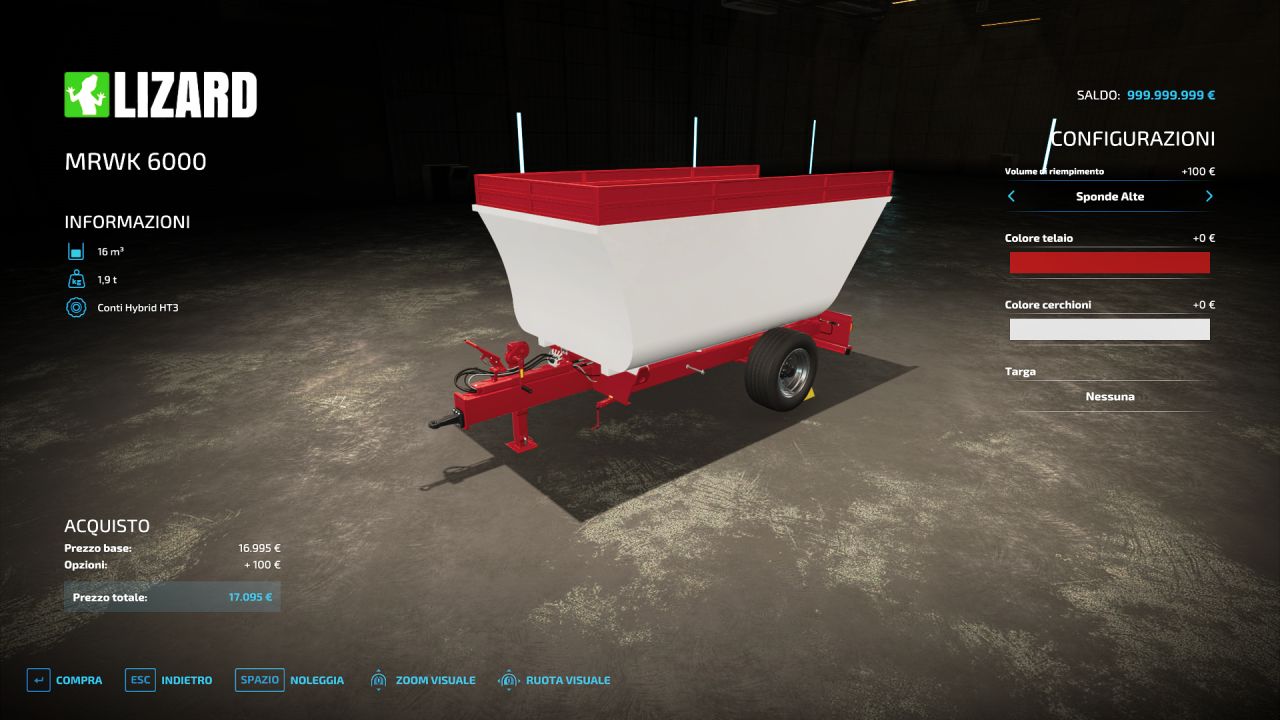Go back using INDIETRO
1280x720 pixels.
(x=189, y=679)
